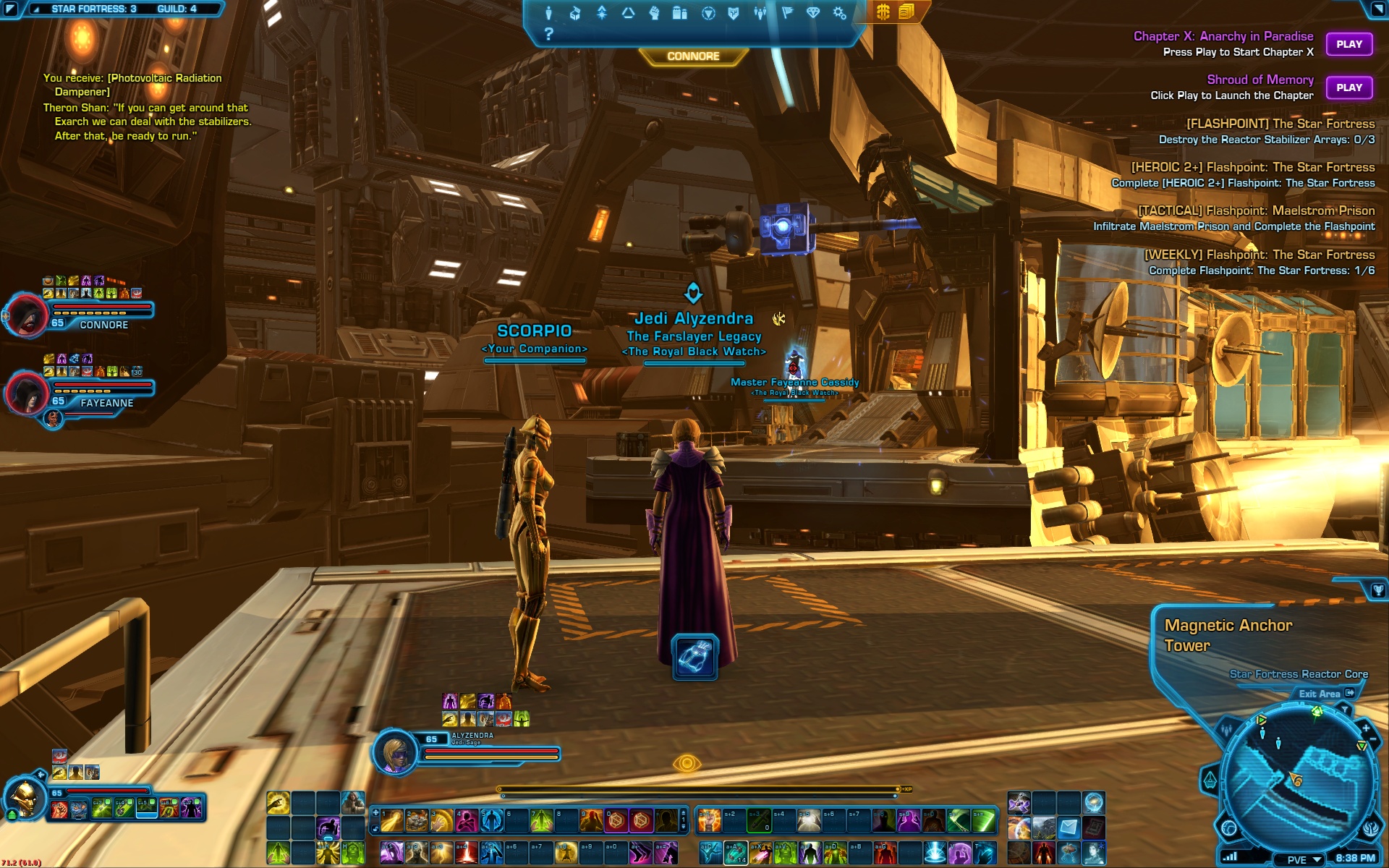The width and height of the screenshot is (1389, 868).
Task: Open the character sheet icon in top menu
Action: pyautogui.click(x=548, y=13)
